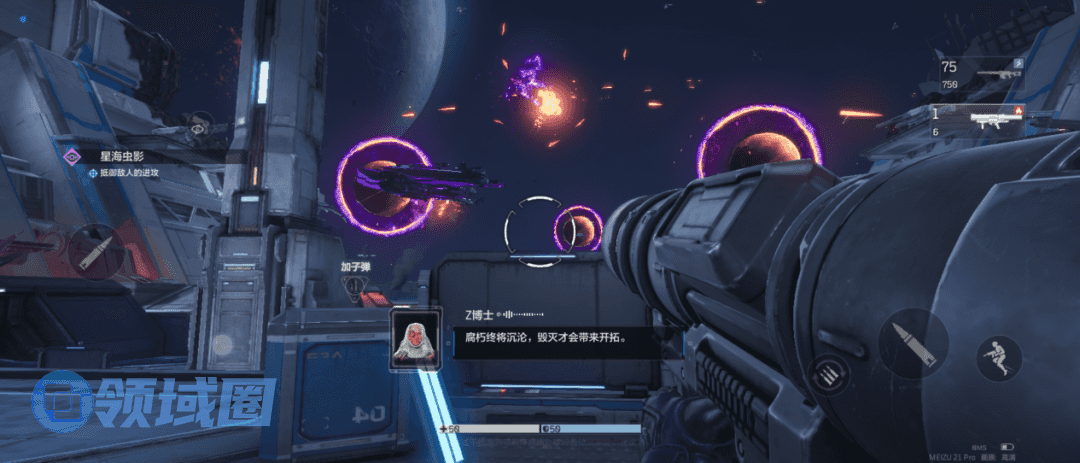This screenshot has height=463, width=1080.
Task: Tap the left-side bullet fire button
Action: tap(97, 250)
